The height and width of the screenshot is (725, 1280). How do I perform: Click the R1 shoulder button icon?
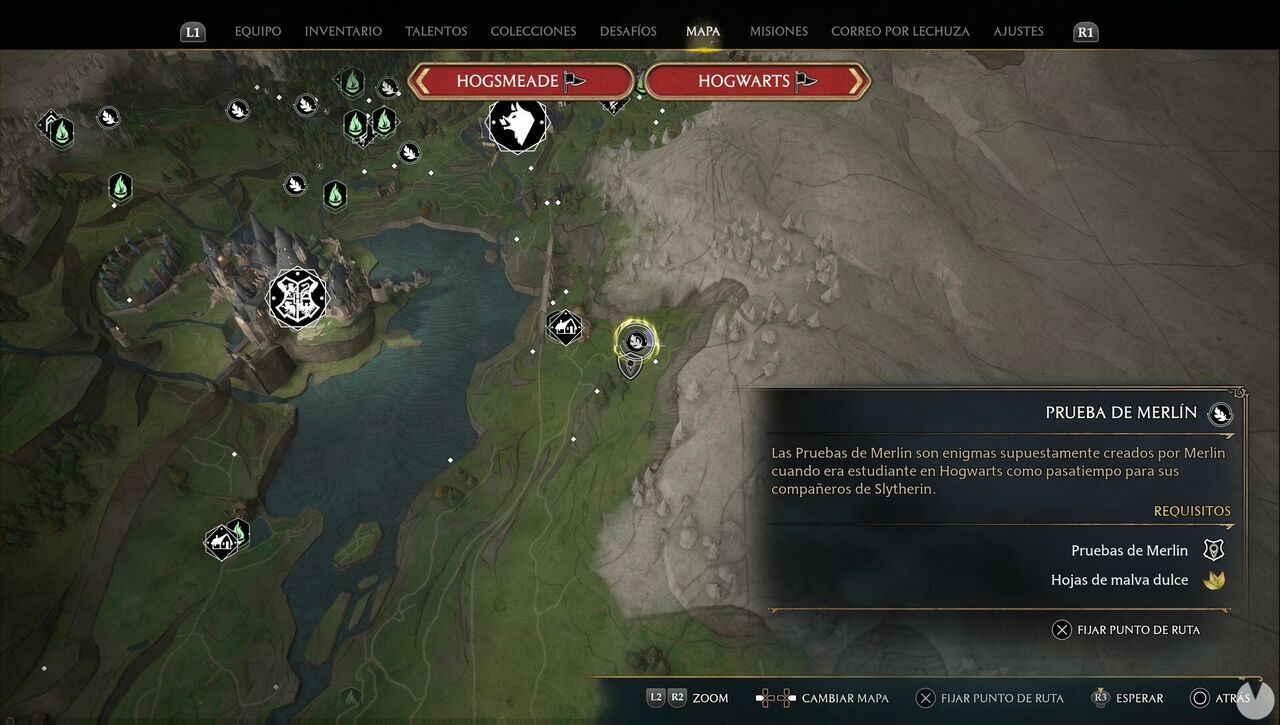[1086, 31]
